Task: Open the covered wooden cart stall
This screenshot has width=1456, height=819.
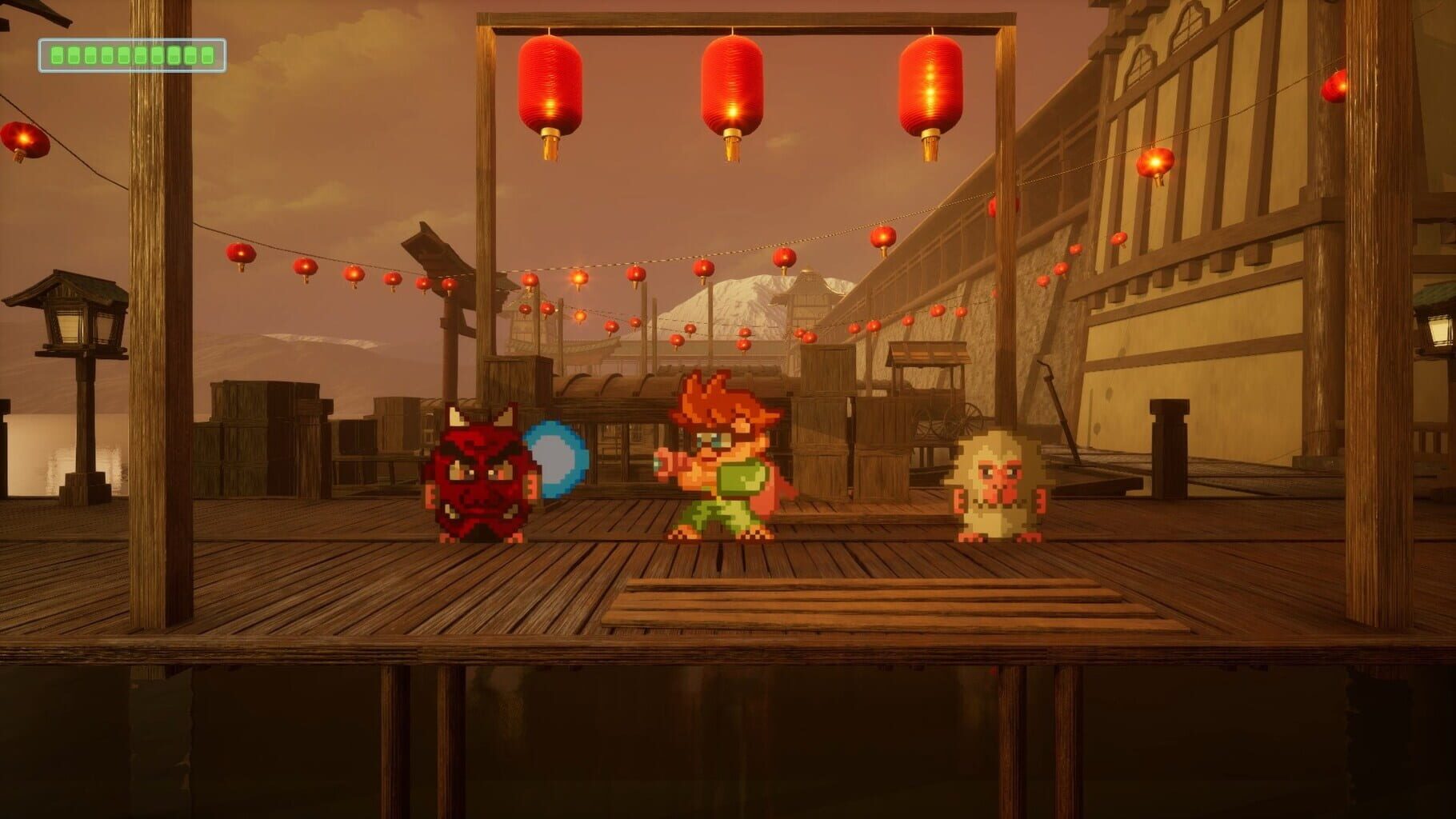Action: pos(928,384)
